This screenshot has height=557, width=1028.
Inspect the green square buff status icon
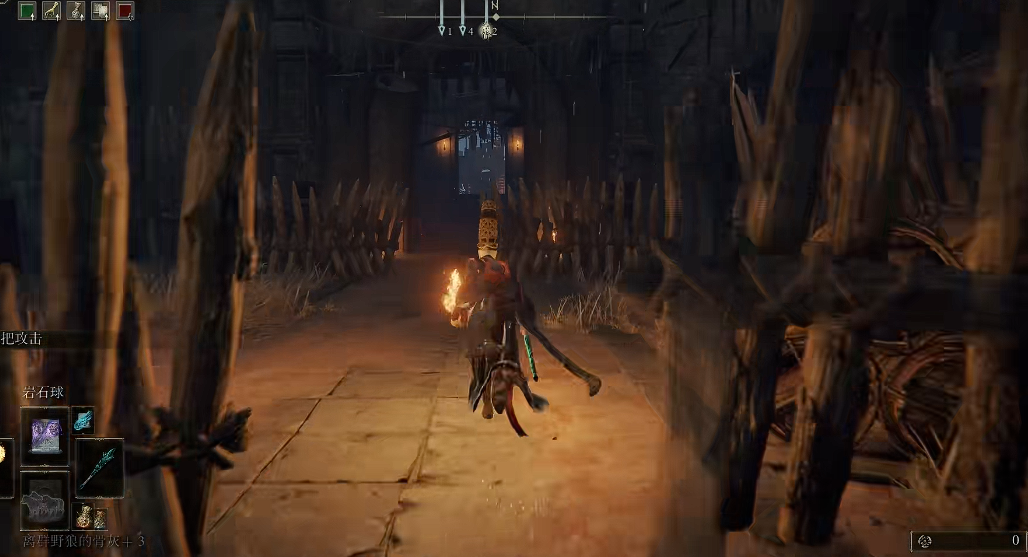tap(28, 11)
